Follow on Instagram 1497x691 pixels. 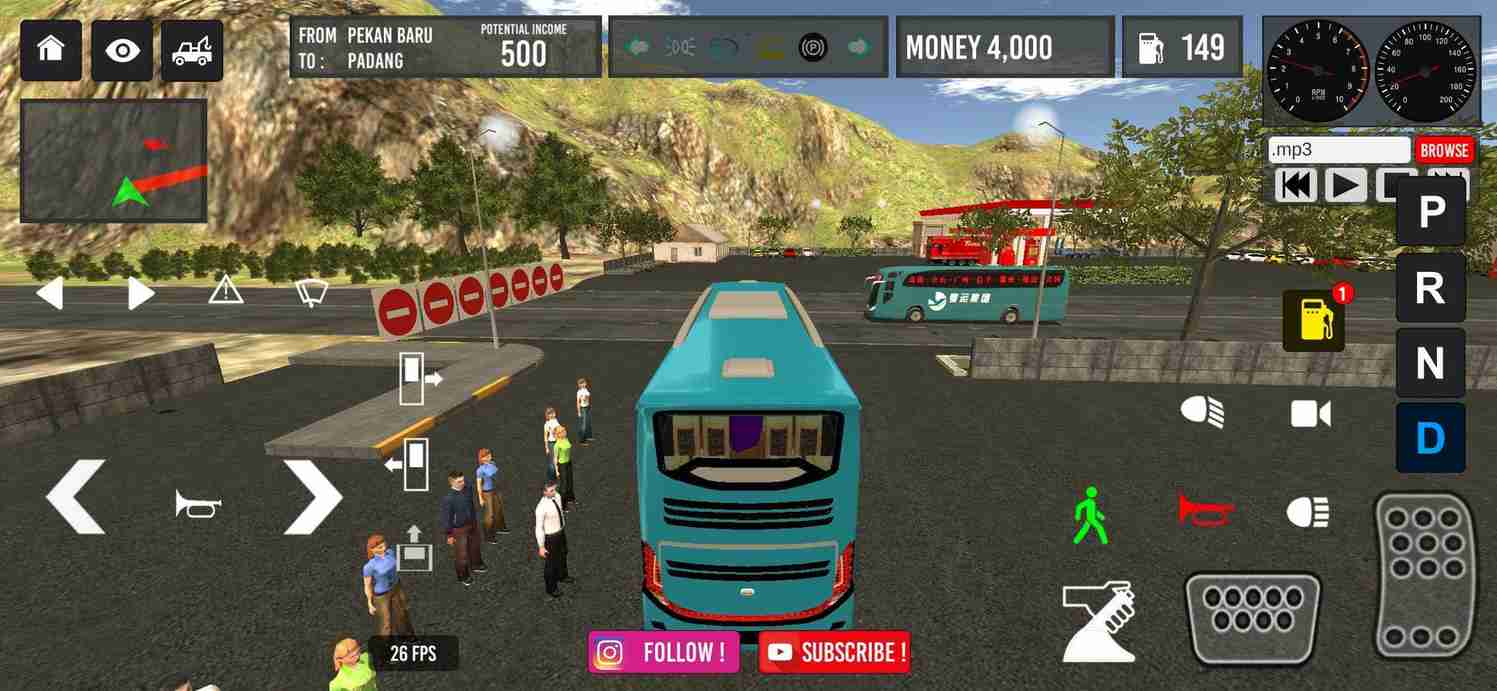(664, 652)
